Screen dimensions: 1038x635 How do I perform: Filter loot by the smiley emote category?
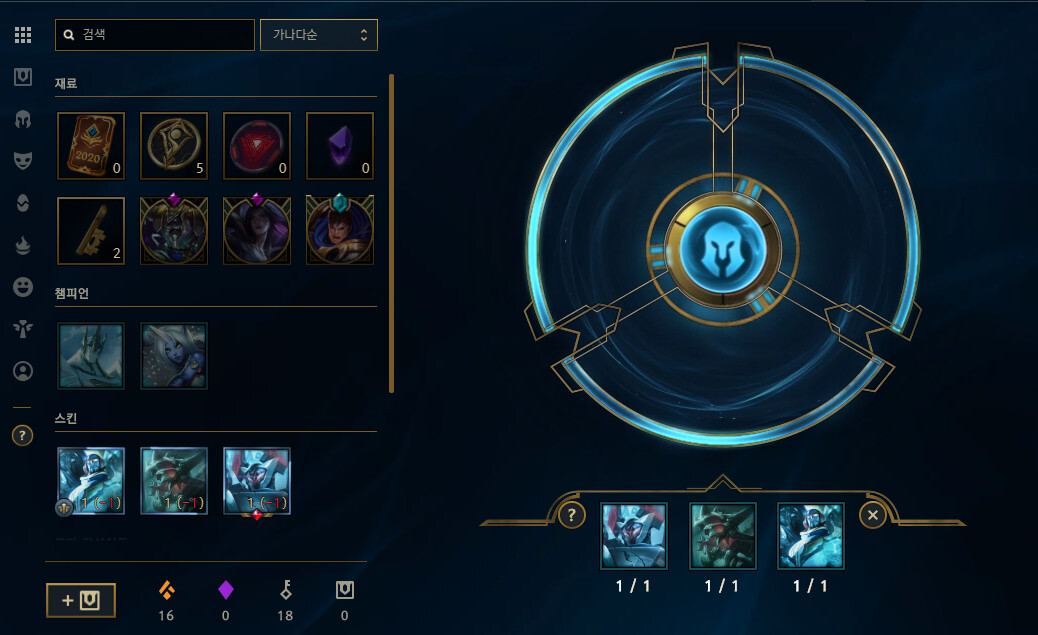coord(23,287)
